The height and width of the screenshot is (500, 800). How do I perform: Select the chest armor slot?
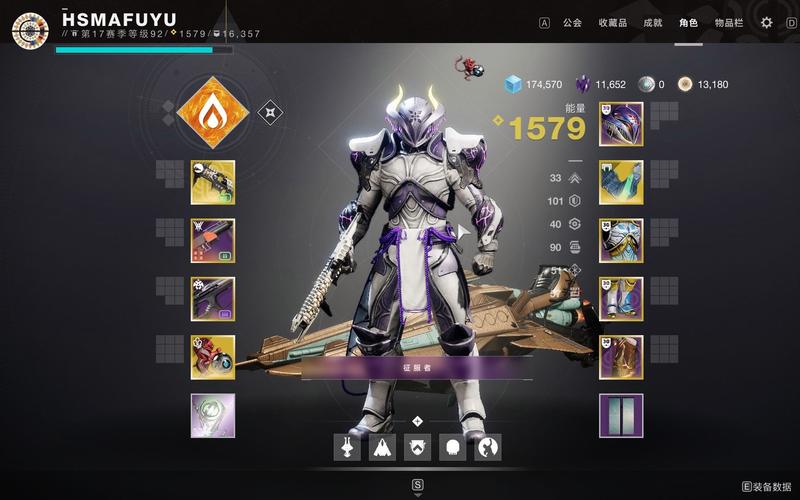click(621, 241)
